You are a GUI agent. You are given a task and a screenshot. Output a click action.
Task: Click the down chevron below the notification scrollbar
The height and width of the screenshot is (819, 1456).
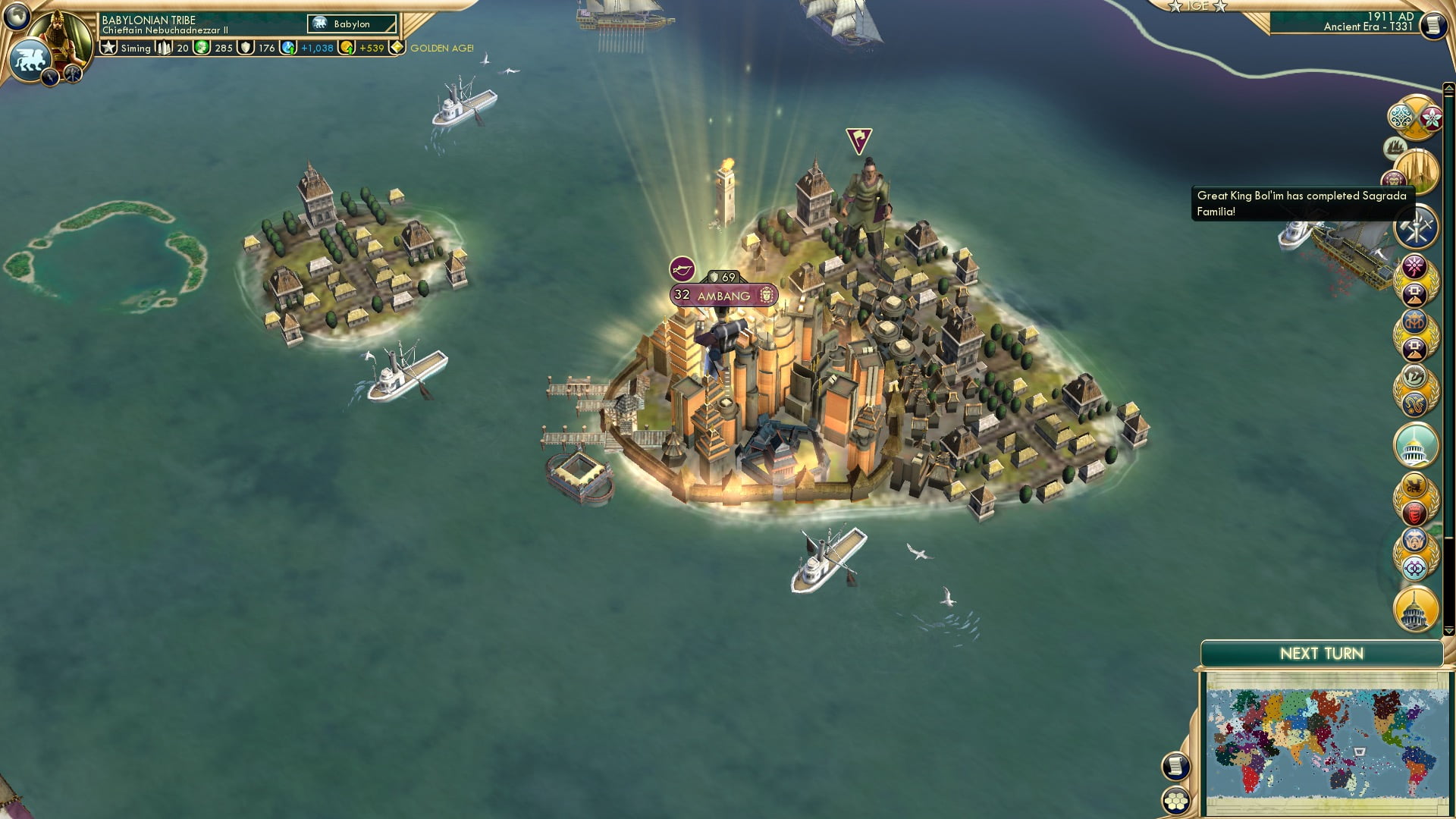tap(1448, 630)
